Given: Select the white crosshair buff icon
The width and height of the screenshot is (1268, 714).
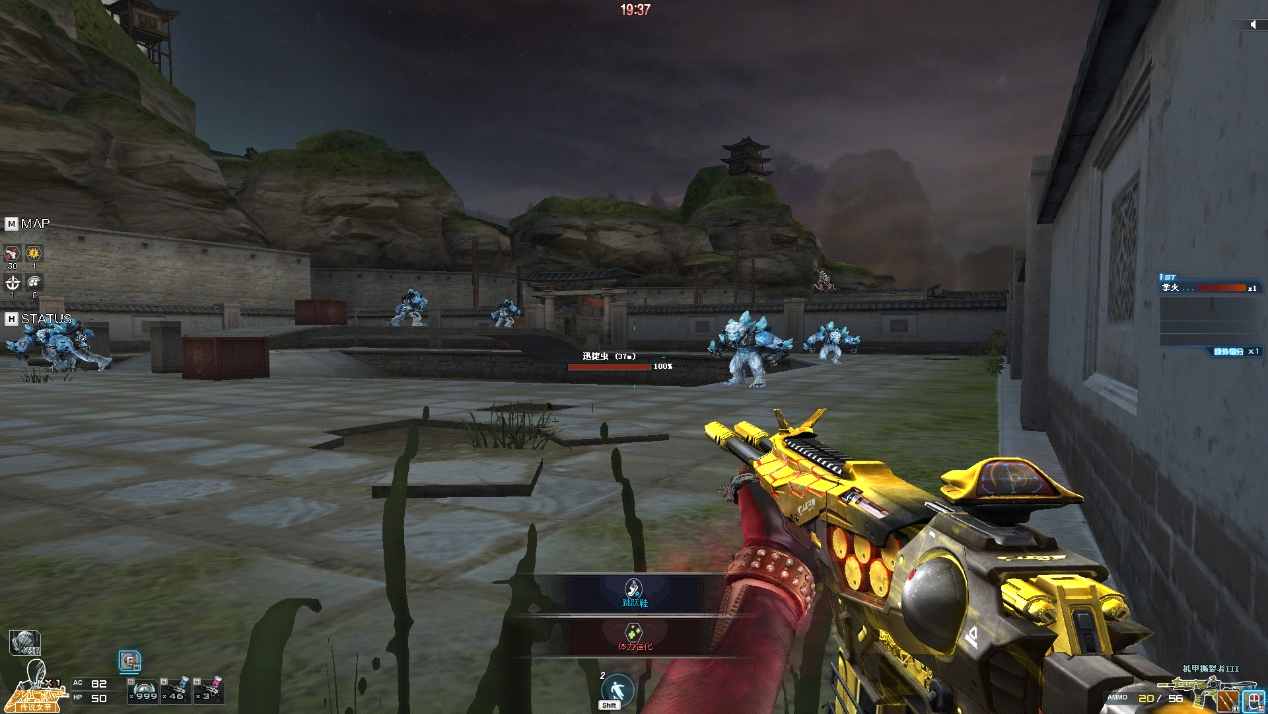Looking at the screenshot, I should [x=12, y=283].
